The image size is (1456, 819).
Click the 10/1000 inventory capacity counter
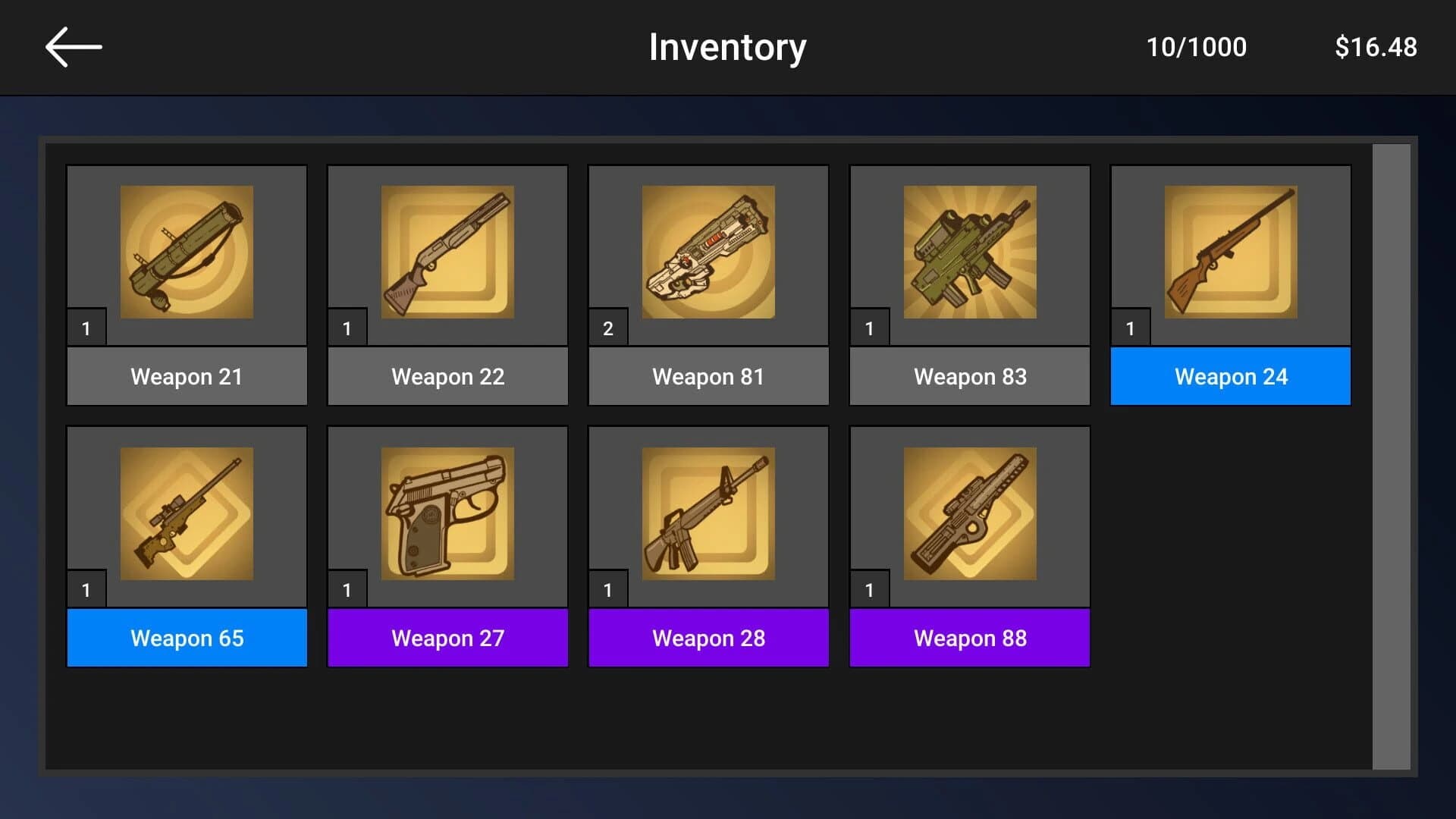click(x=1197, y=47)
